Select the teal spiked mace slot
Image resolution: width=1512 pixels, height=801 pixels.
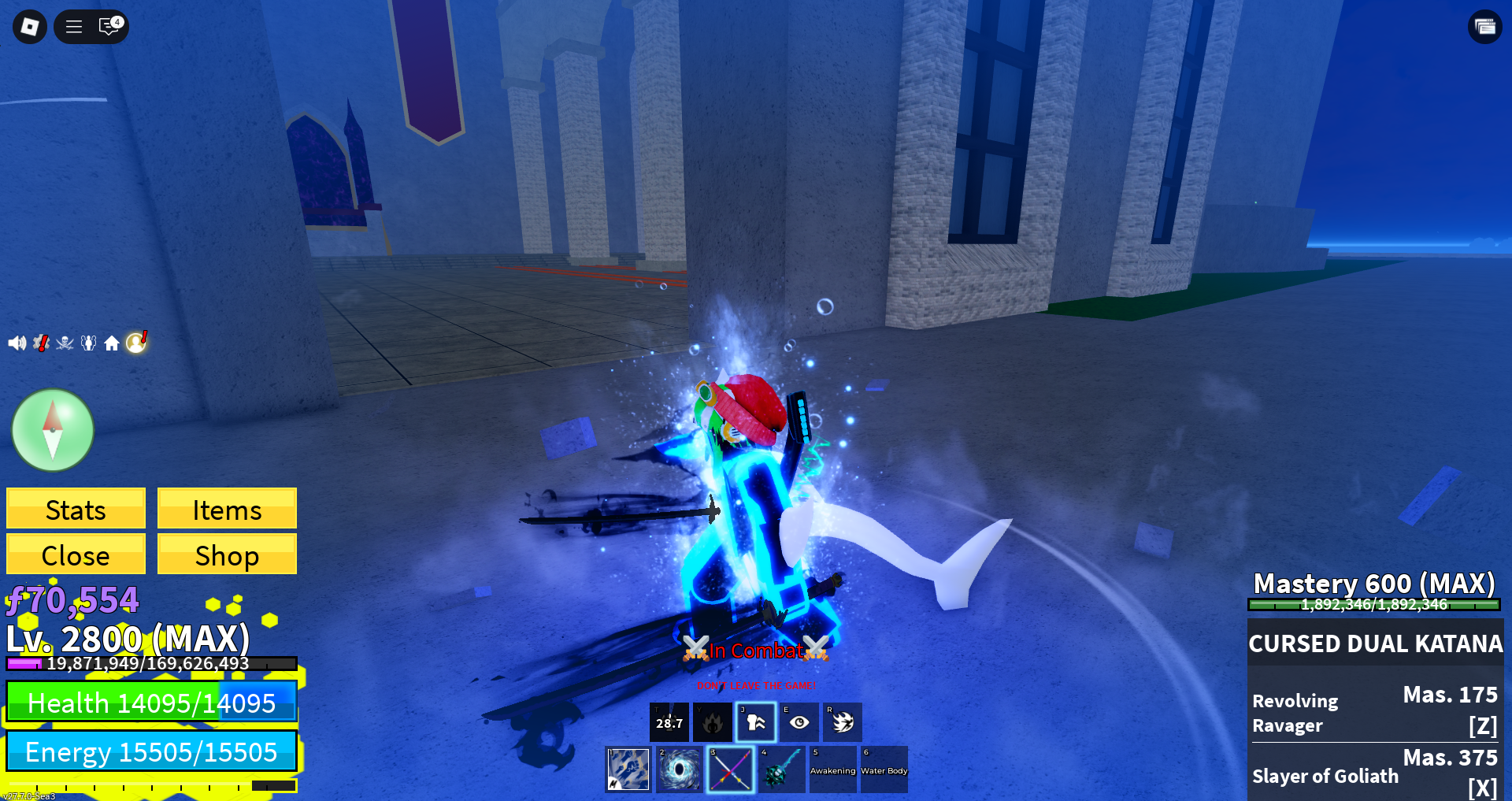pos(781,769)
